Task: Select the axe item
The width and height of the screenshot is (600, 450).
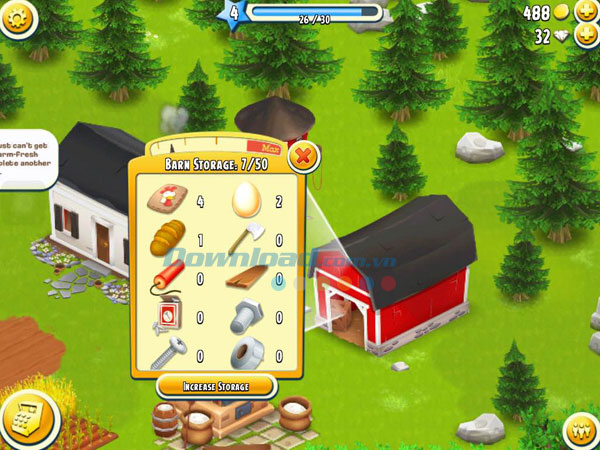Action: (x=246, y=240)
